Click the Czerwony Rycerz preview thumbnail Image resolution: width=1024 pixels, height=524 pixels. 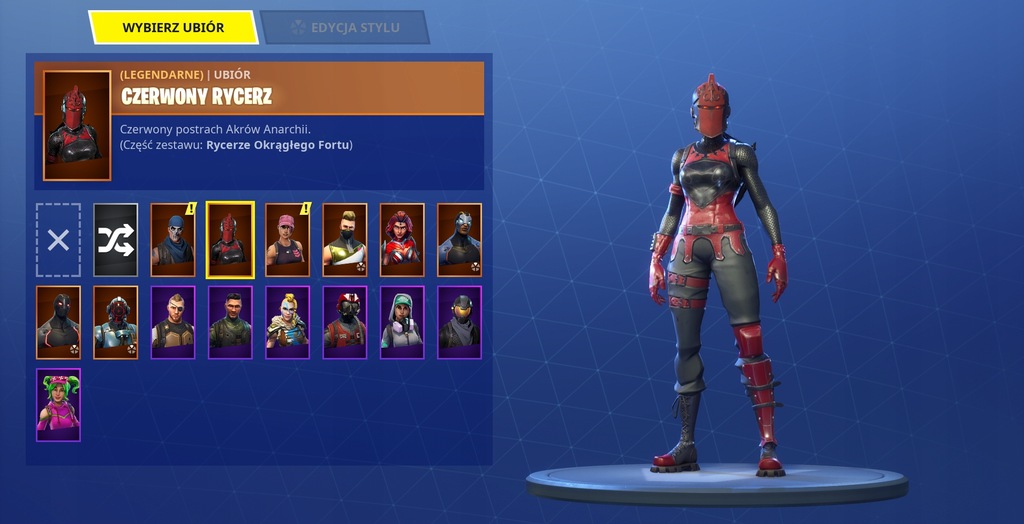pos(77,125)
